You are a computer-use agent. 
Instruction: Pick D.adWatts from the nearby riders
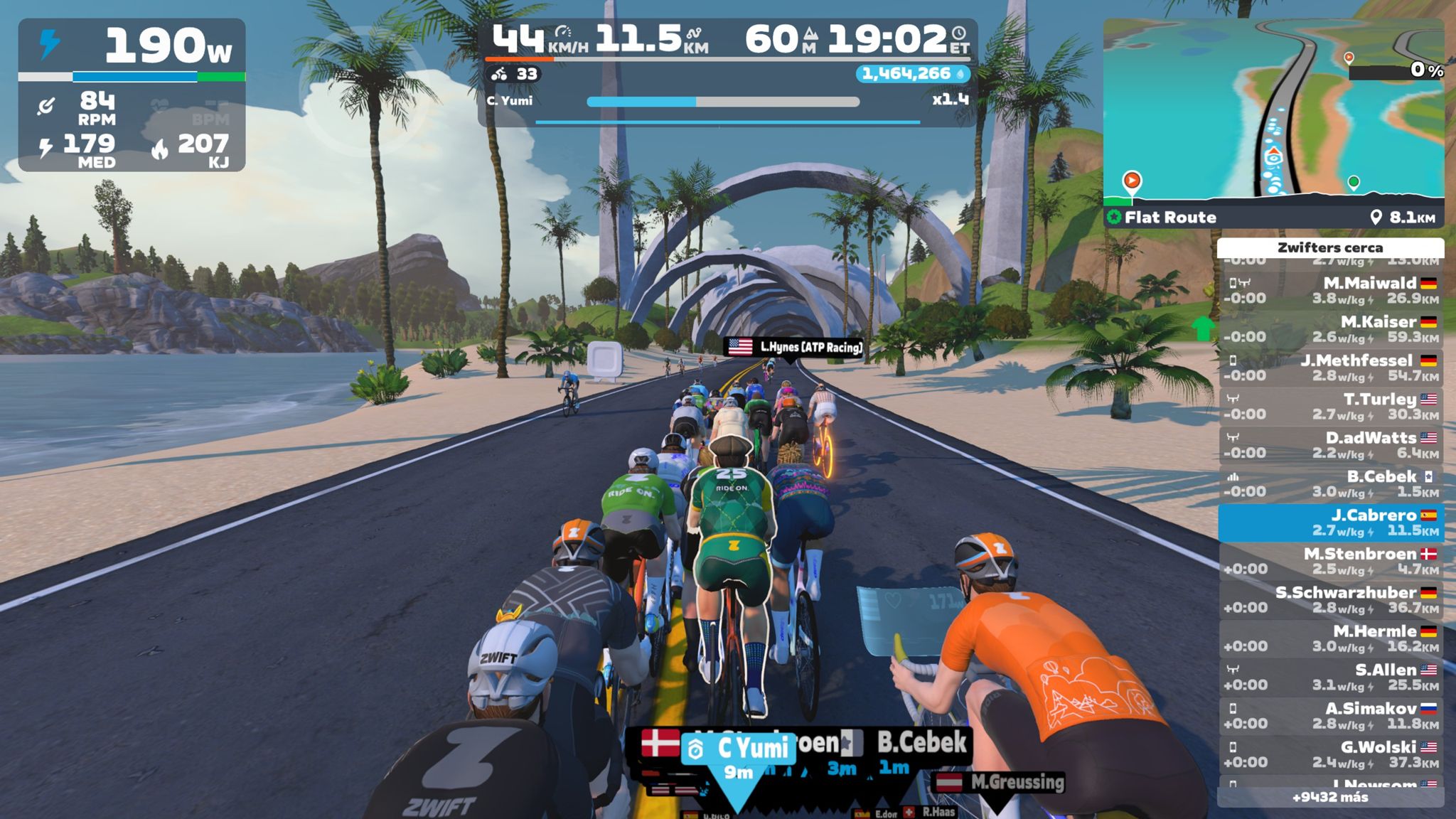tap(1331, 445)
